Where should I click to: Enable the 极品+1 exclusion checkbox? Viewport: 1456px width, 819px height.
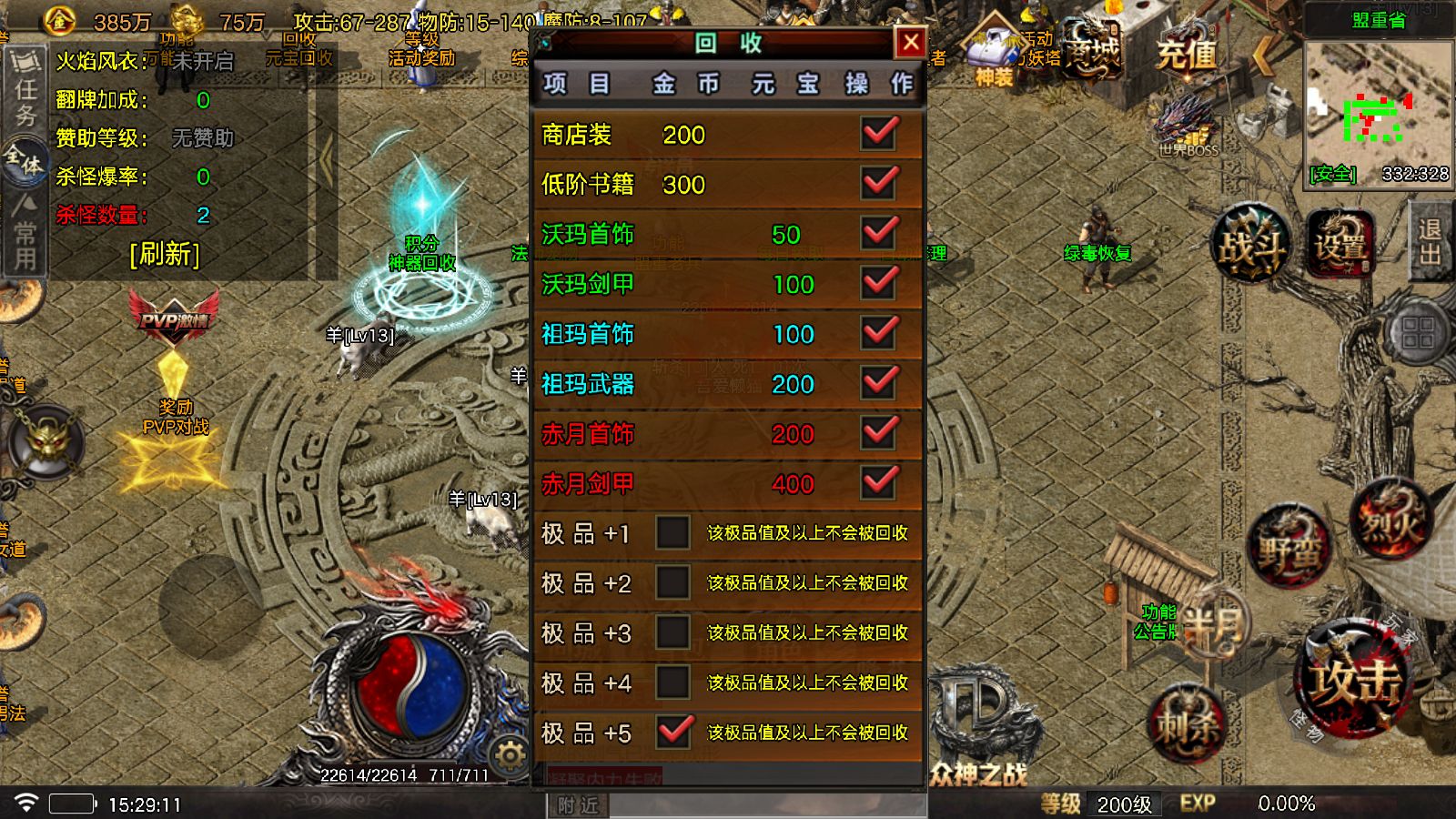click(x=673, y=533)
